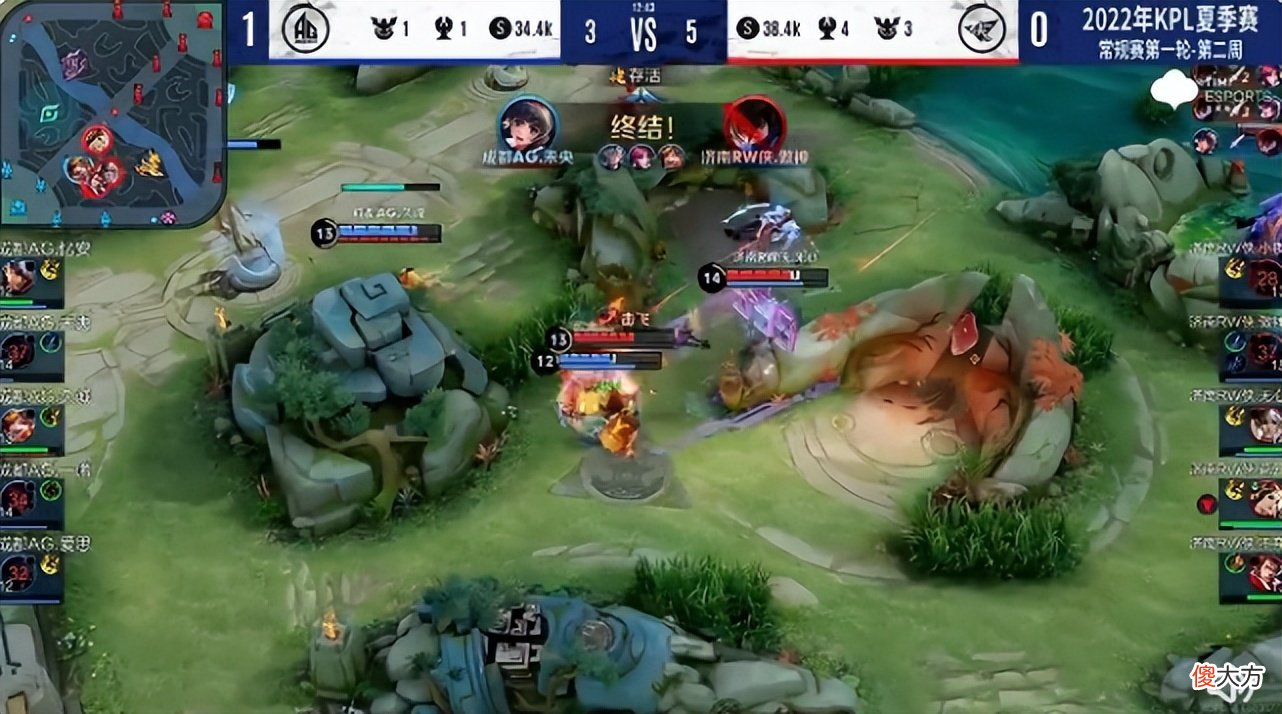The width and height of the screenshot is (1282, 714).
Task: Click the minimap in the corner
Action: tap(112, 112)
